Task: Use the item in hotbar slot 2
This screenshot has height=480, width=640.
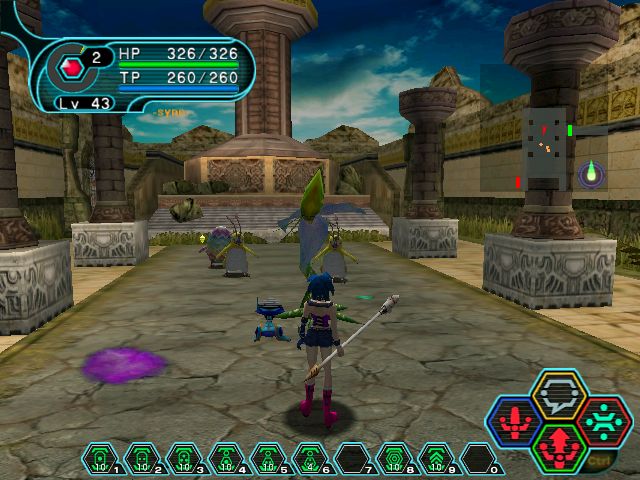Action: 142,459
